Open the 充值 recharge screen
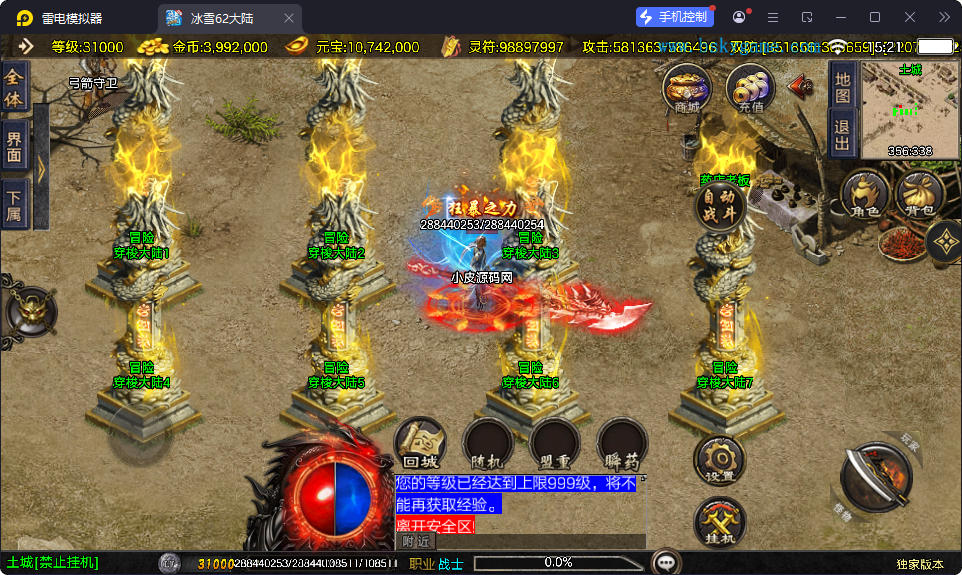The image size is (962, 575). pyautogui.click(x=750, y=88)
